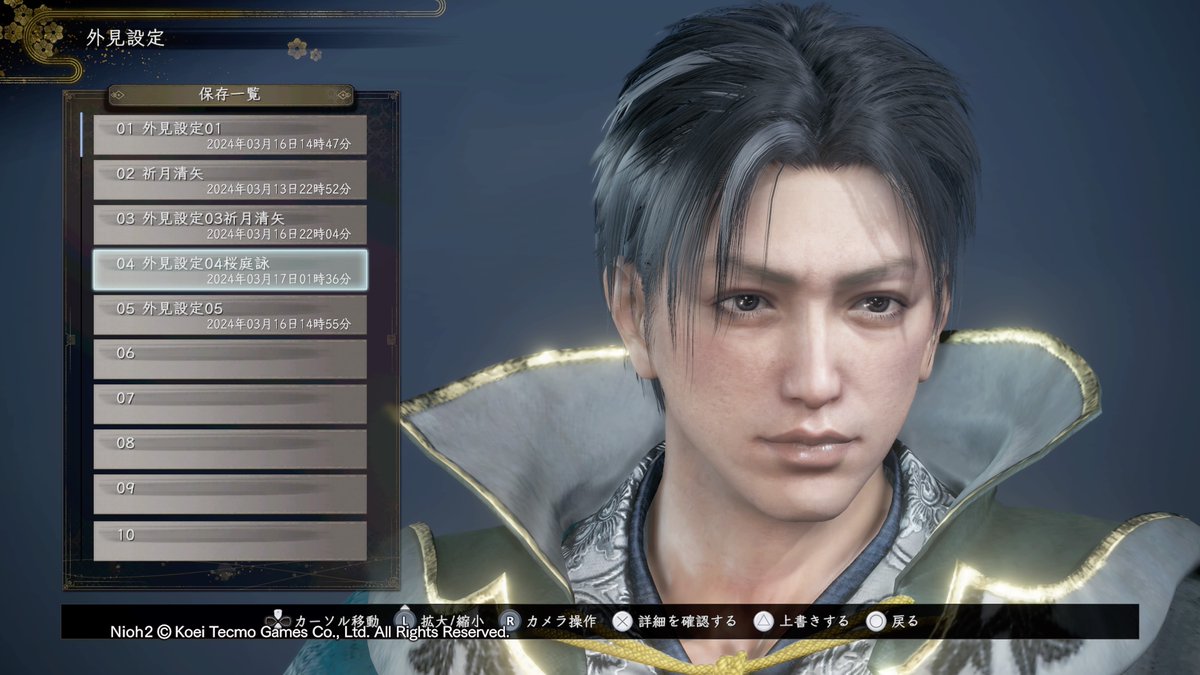
Task: Select empty save slot 07
Action: coord(230,404)
